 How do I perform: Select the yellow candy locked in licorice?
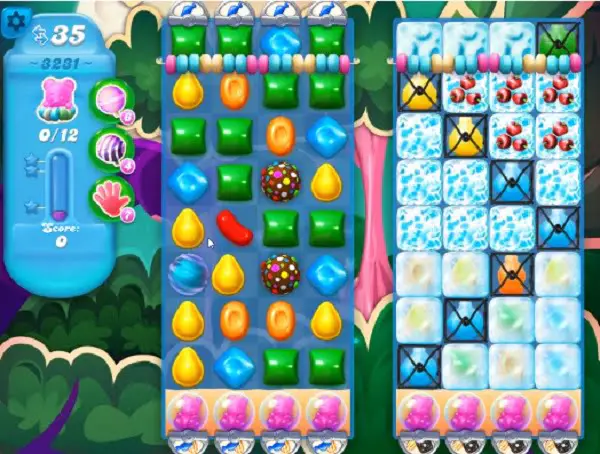pyautogui.click(x=417, y=92)
